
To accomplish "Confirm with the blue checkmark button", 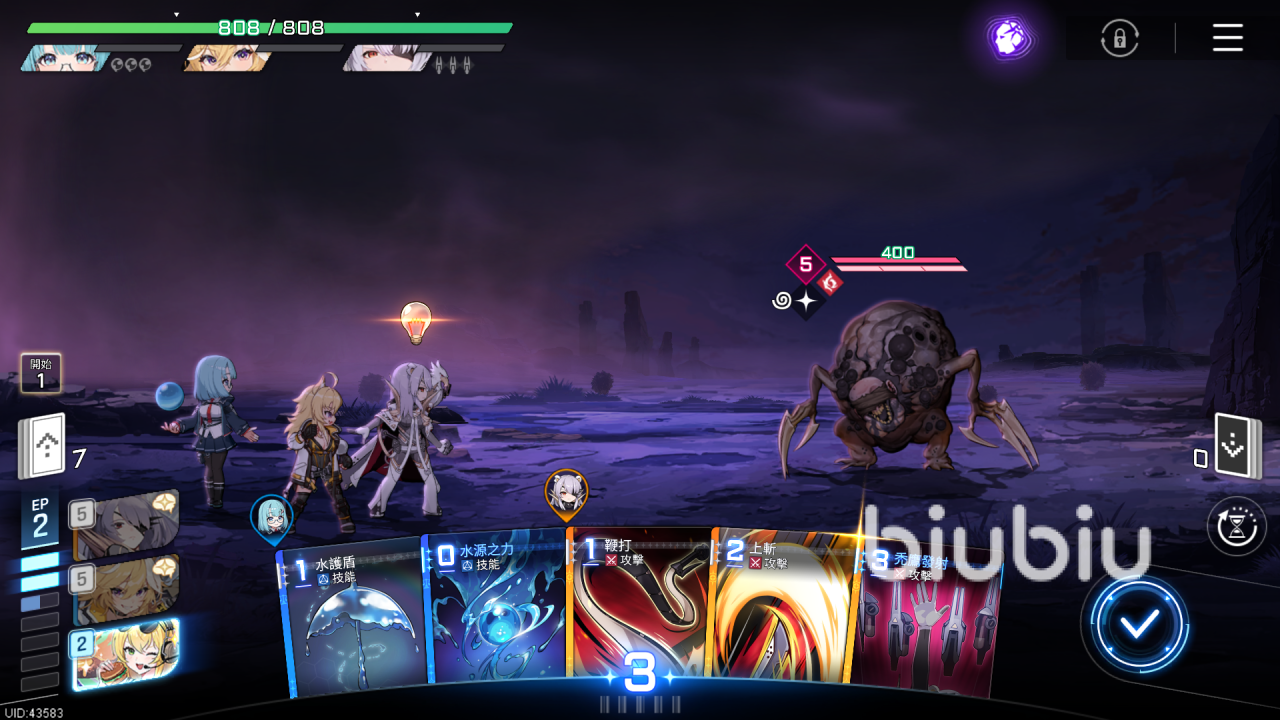I will click(1139, 624).
